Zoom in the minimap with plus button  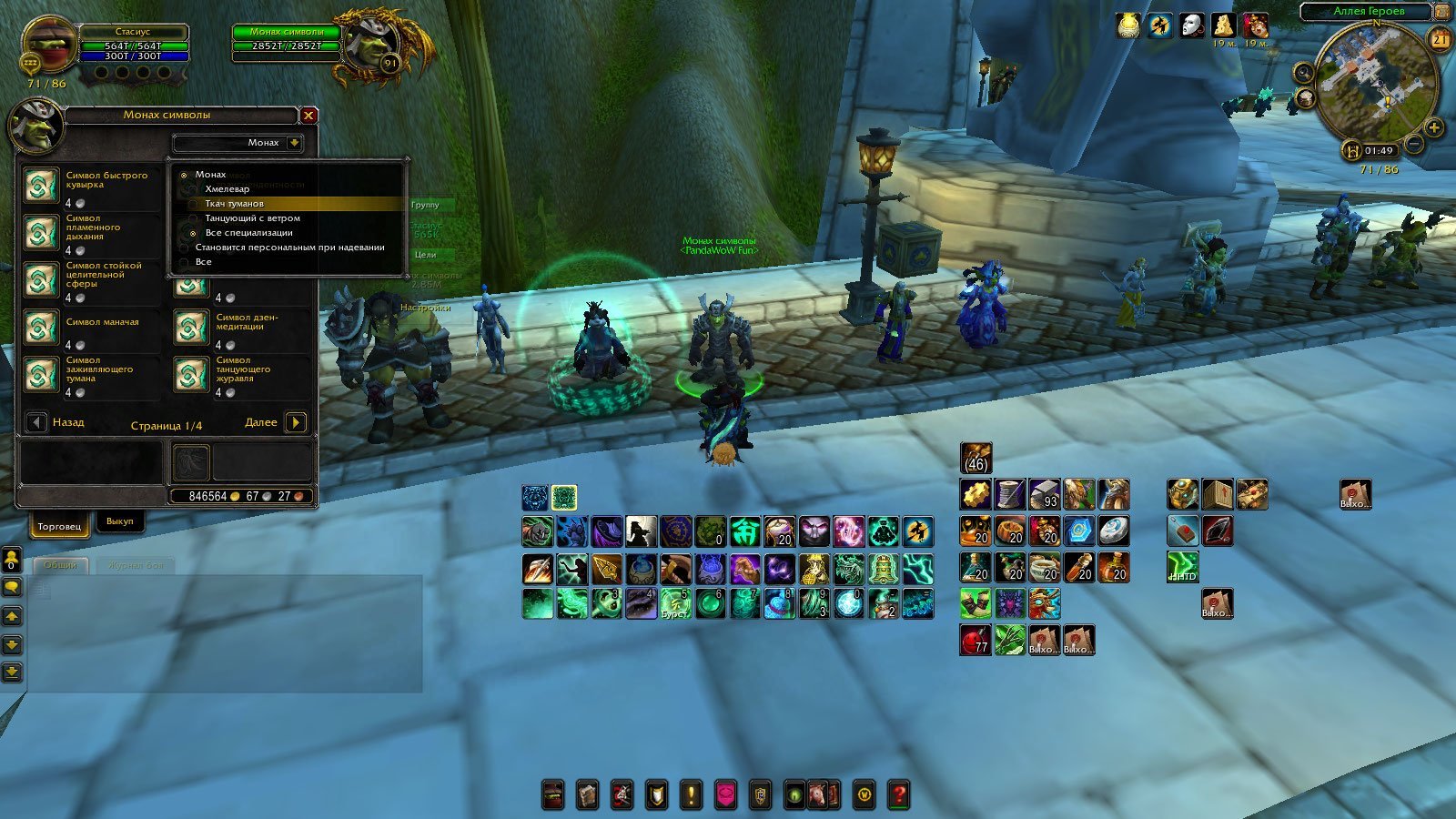(1433, 127)
